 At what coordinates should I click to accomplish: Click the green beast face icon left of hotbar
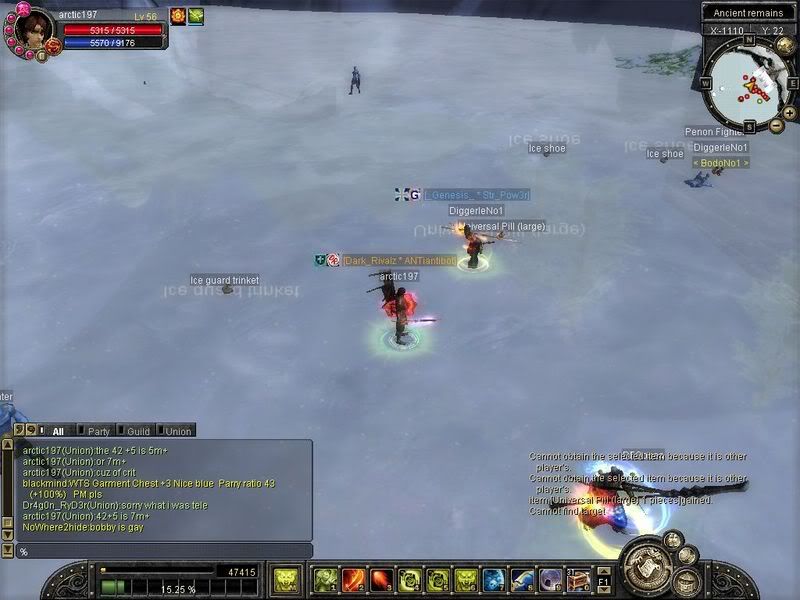(x=285, y=579)
